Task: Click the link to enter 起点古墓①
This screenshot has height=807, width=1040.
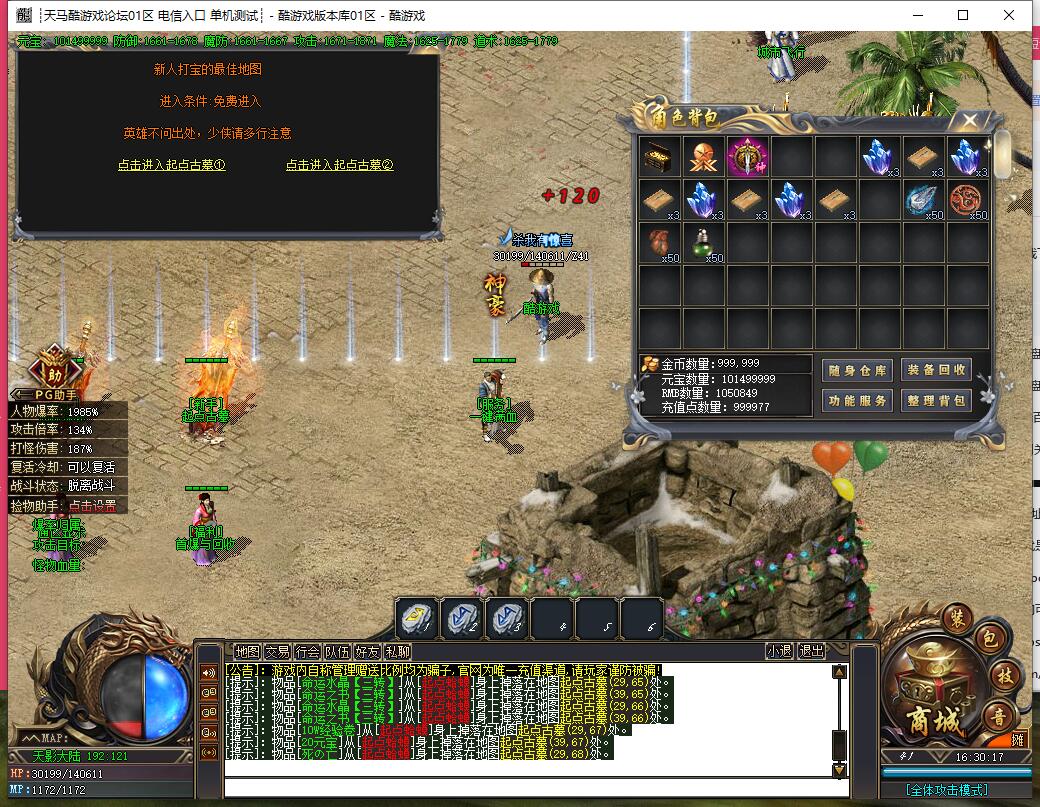Action: coord(171,165)
